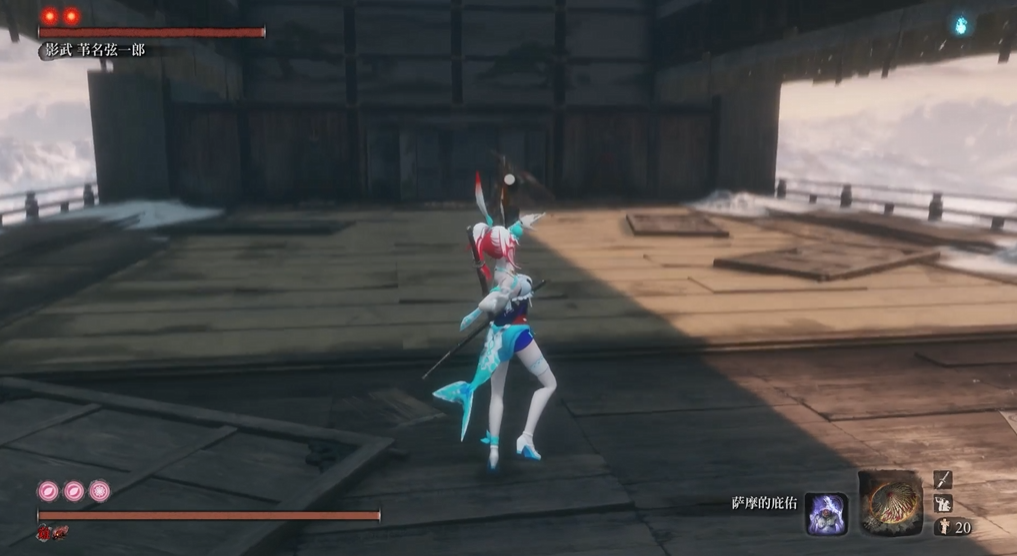Select the small white figure icon

tap(943, 504)
